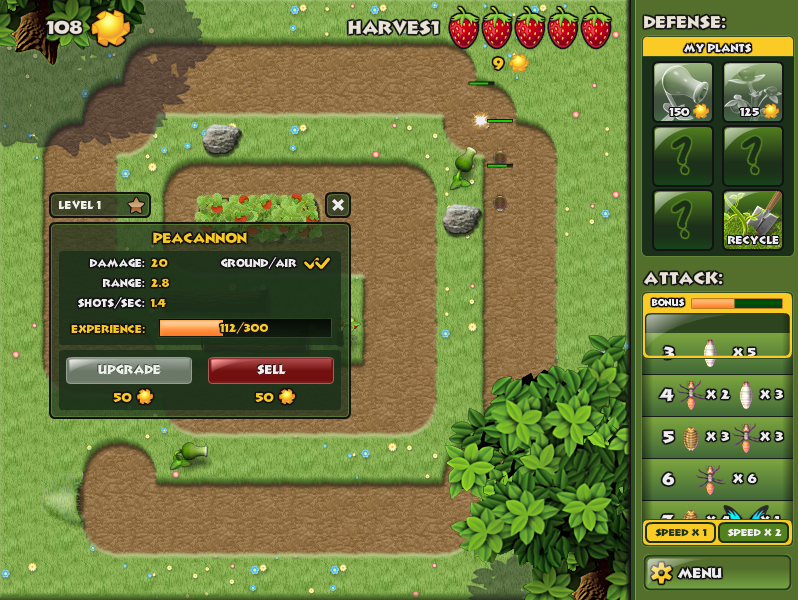Open the game Menu
Image resolution: width=798 pixels, height=600 pixels.
[x=717, y=573]
